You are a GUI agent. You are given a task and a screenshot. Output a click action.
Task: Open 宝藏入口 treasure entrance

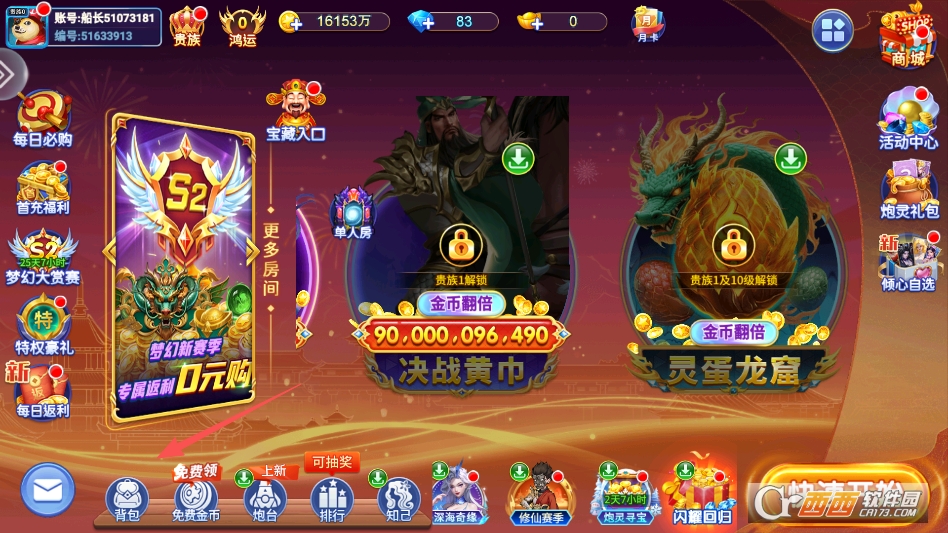[x=295, y=110]
